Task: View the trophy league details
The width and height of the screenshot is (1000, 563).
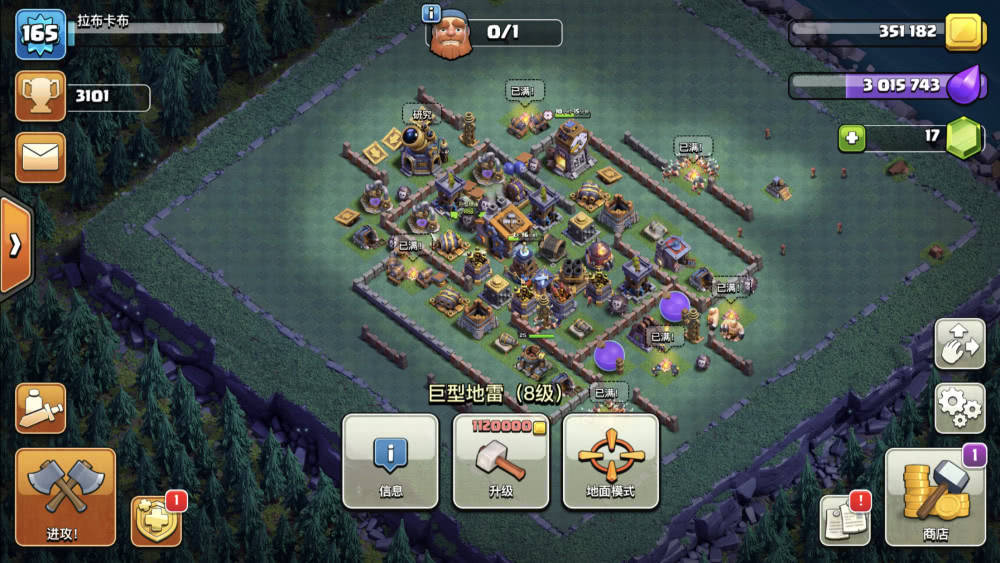Action: tap(41, 97)
